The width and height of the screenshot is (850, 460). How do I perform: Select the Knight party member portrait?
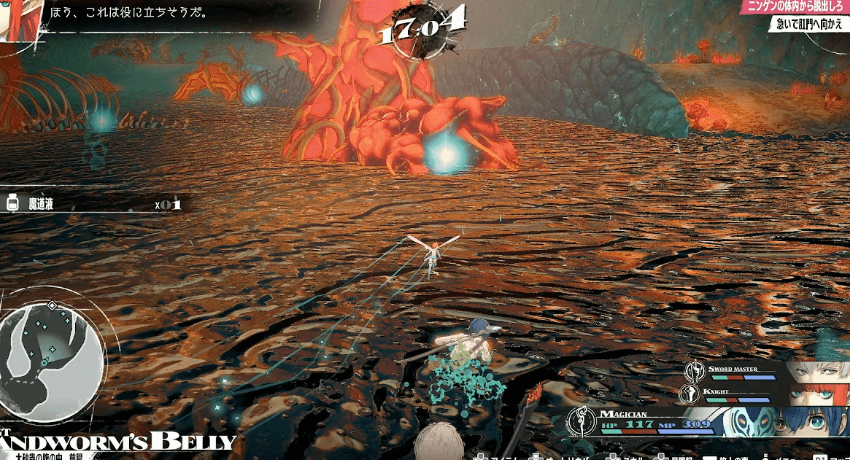click(x=808, y=394)
